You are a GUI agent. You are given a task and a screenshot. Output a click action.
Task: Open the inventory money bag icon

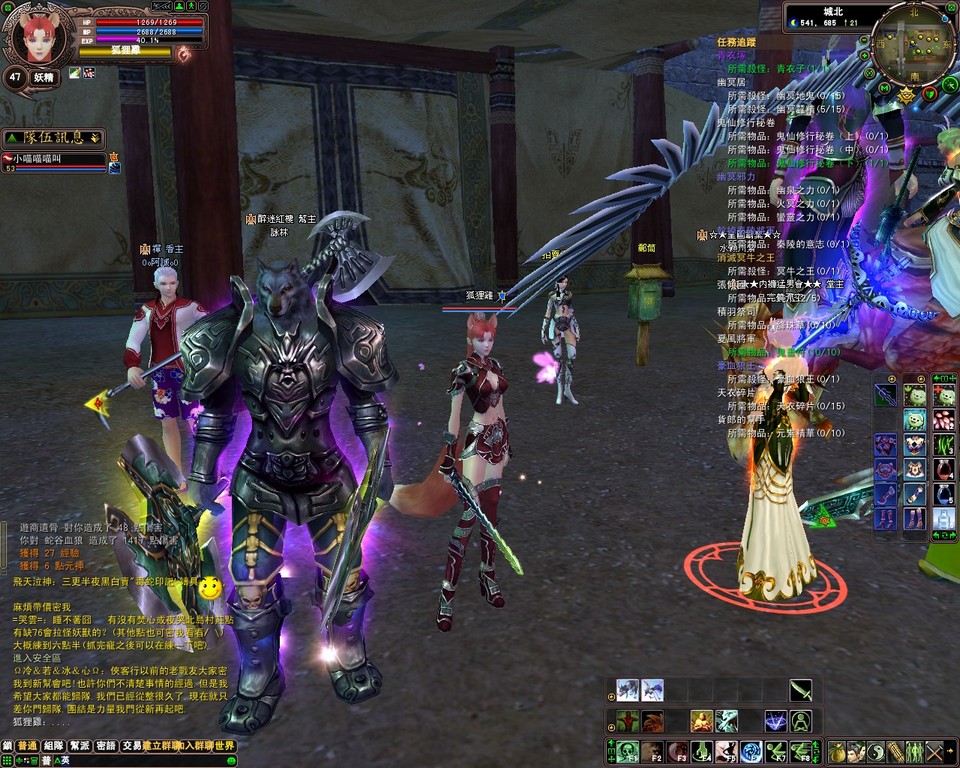pos(838,752)
